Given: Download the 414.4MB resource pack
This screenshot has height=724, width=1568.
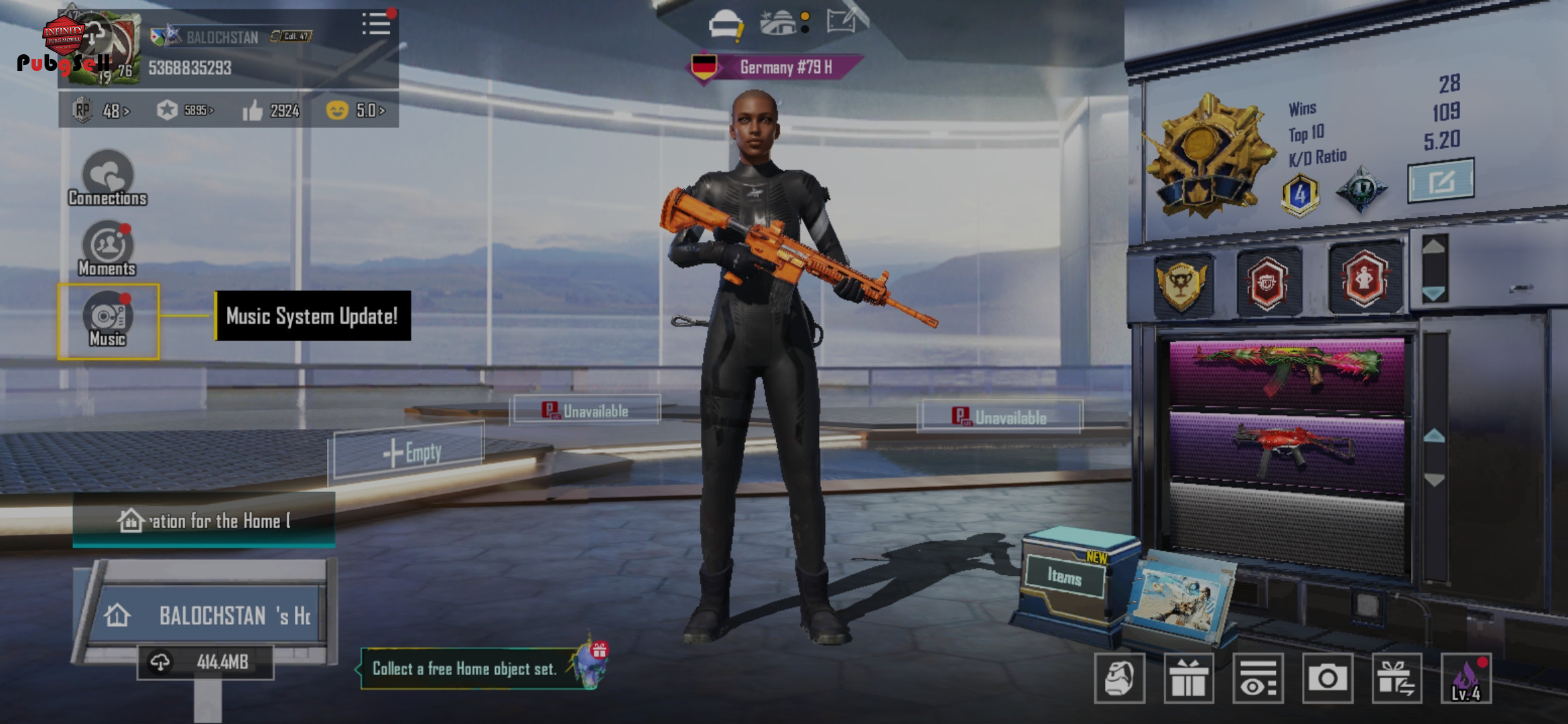Looking at the screenshot, I should click(206, 662).
